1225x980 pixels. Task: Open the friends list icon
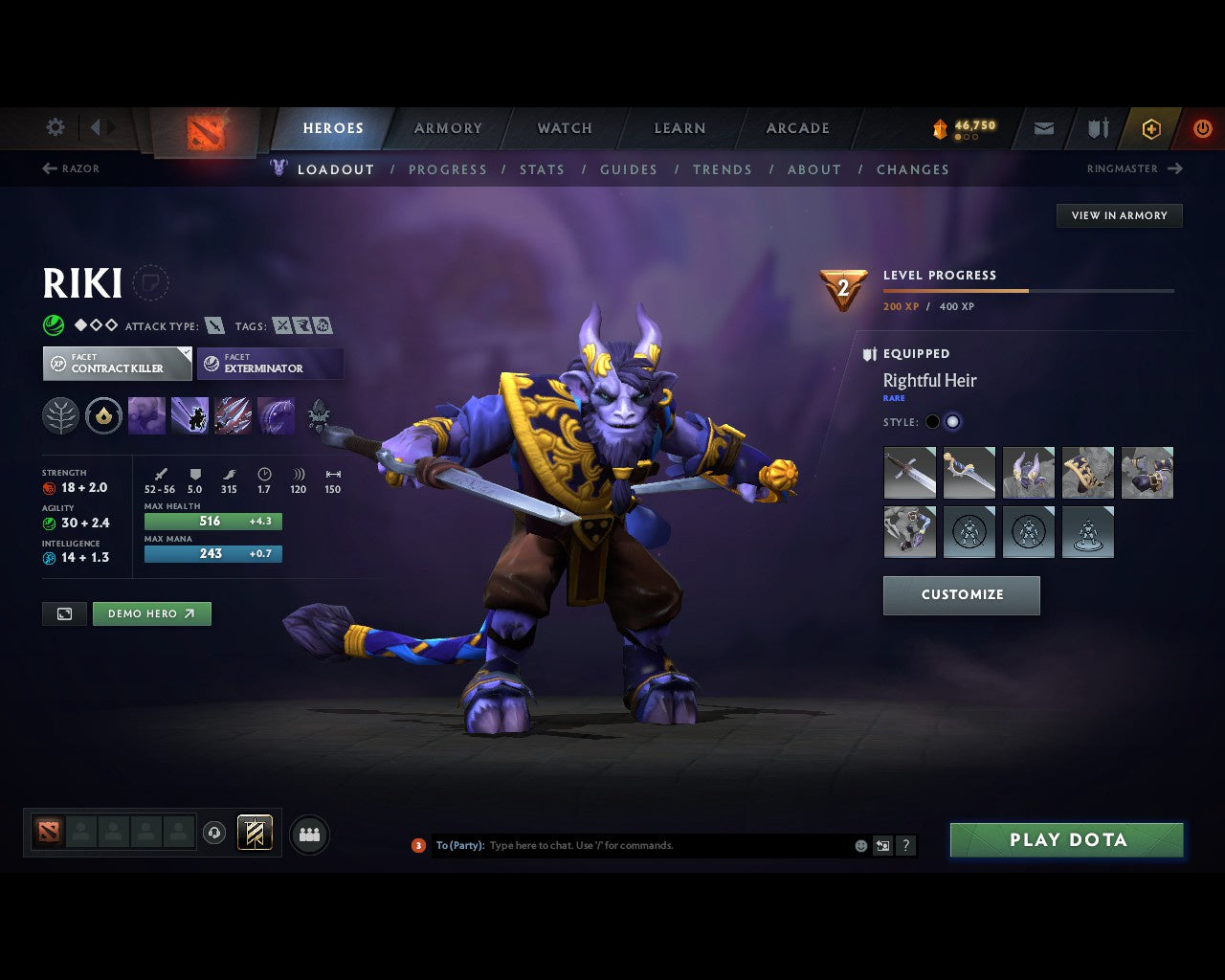tap(308, 834)
